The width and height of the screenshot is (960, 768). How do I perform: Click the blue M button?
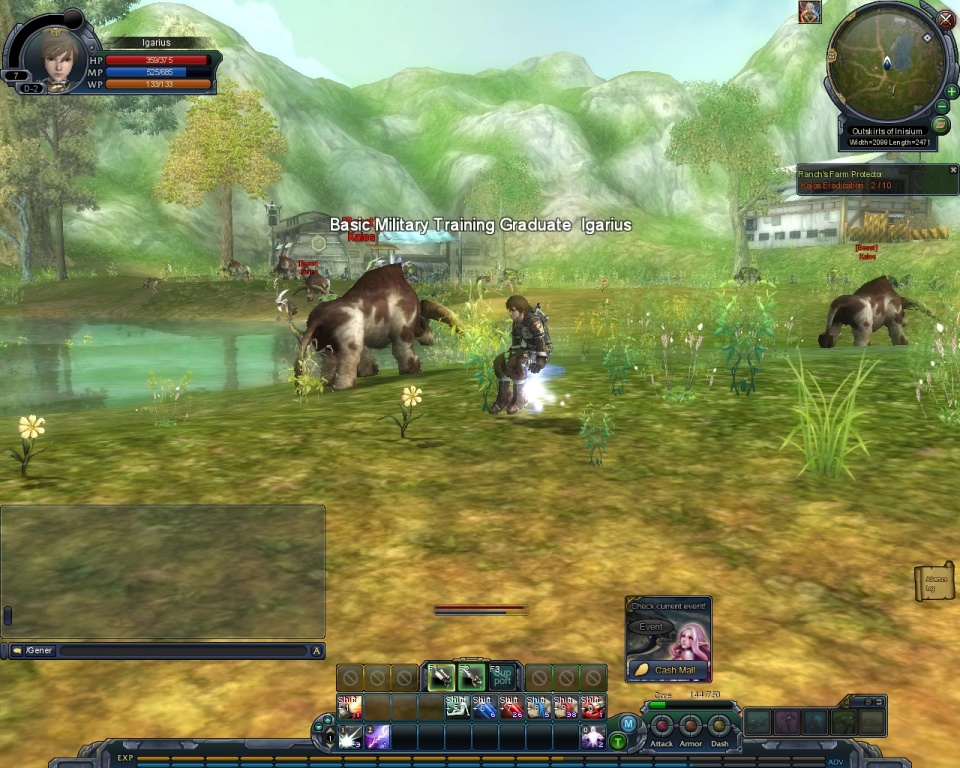pyautogui.click(x=627, y=723)
